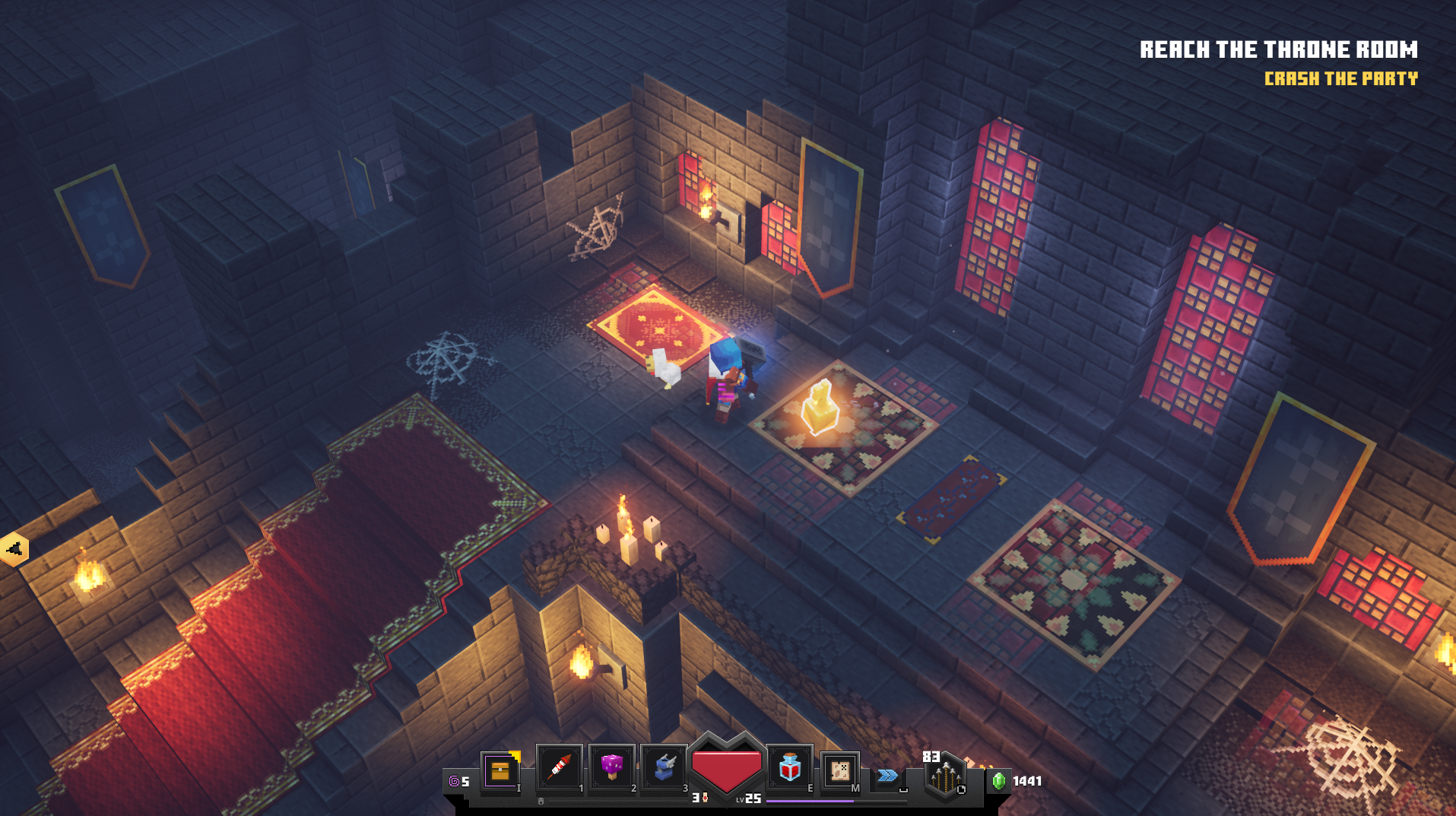The width and height of the screenshot is (1456, 816).
Task: Click the yellow hexagon arrow marker
Action: click(x=14, y=549)
